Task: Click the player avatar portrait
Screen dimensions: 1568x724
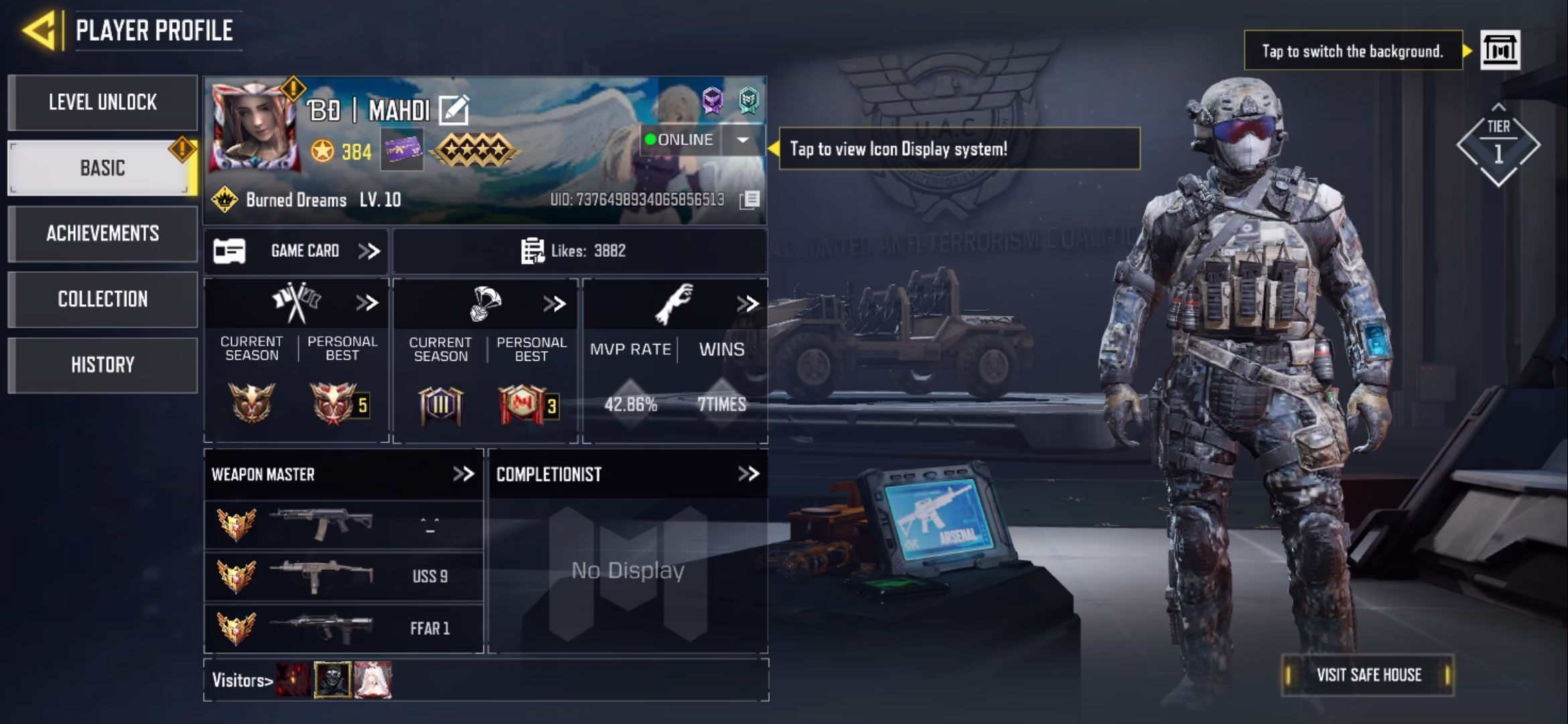Action: 253,127
